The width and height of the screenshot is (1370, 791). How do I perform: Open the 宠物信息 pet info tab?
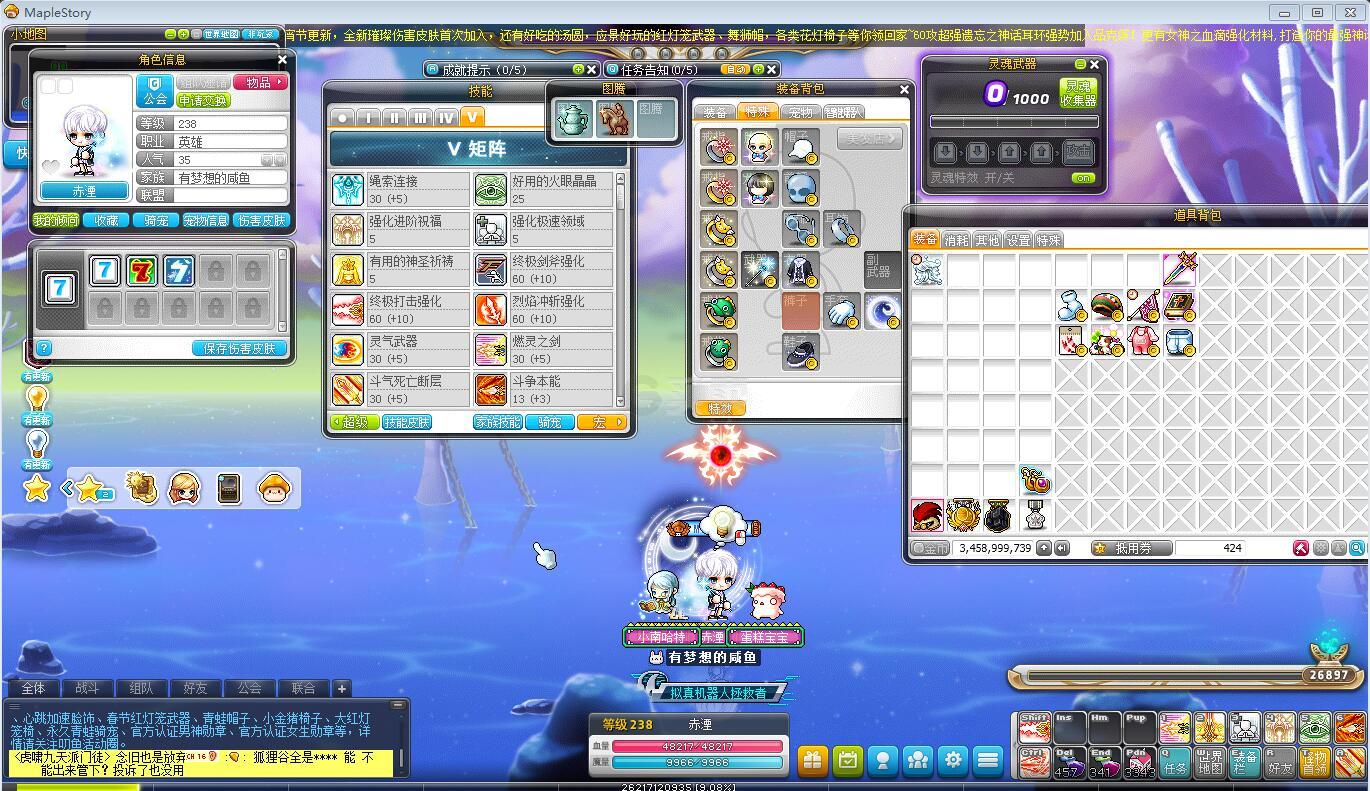pos(206,220)
